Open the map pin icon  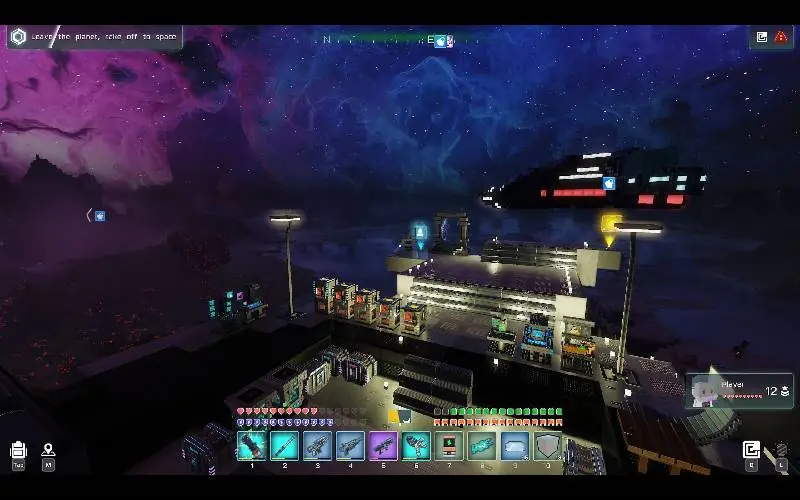click(x=48, y=451)
